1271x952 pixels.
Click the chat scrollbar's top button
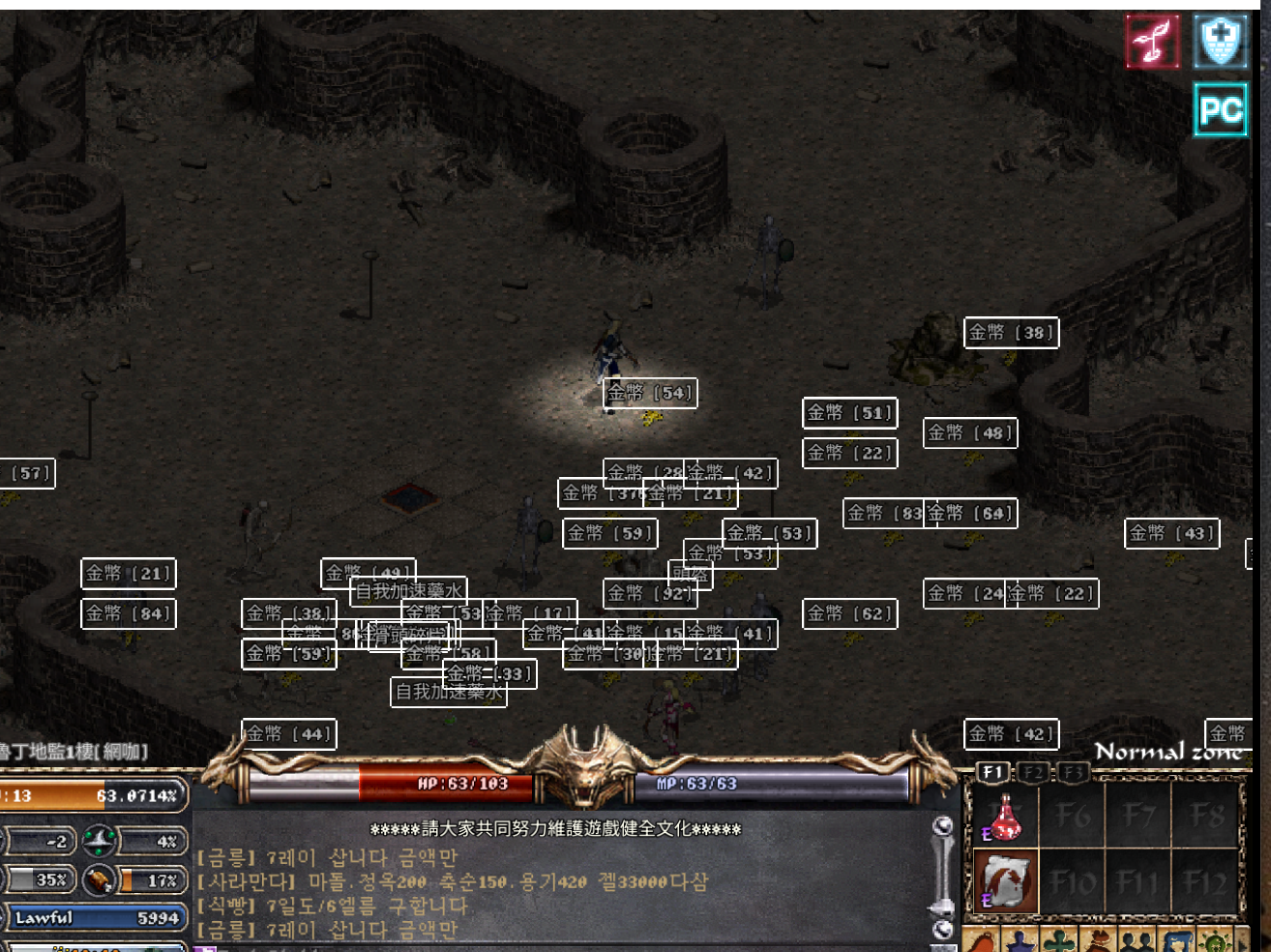[942, 825]
